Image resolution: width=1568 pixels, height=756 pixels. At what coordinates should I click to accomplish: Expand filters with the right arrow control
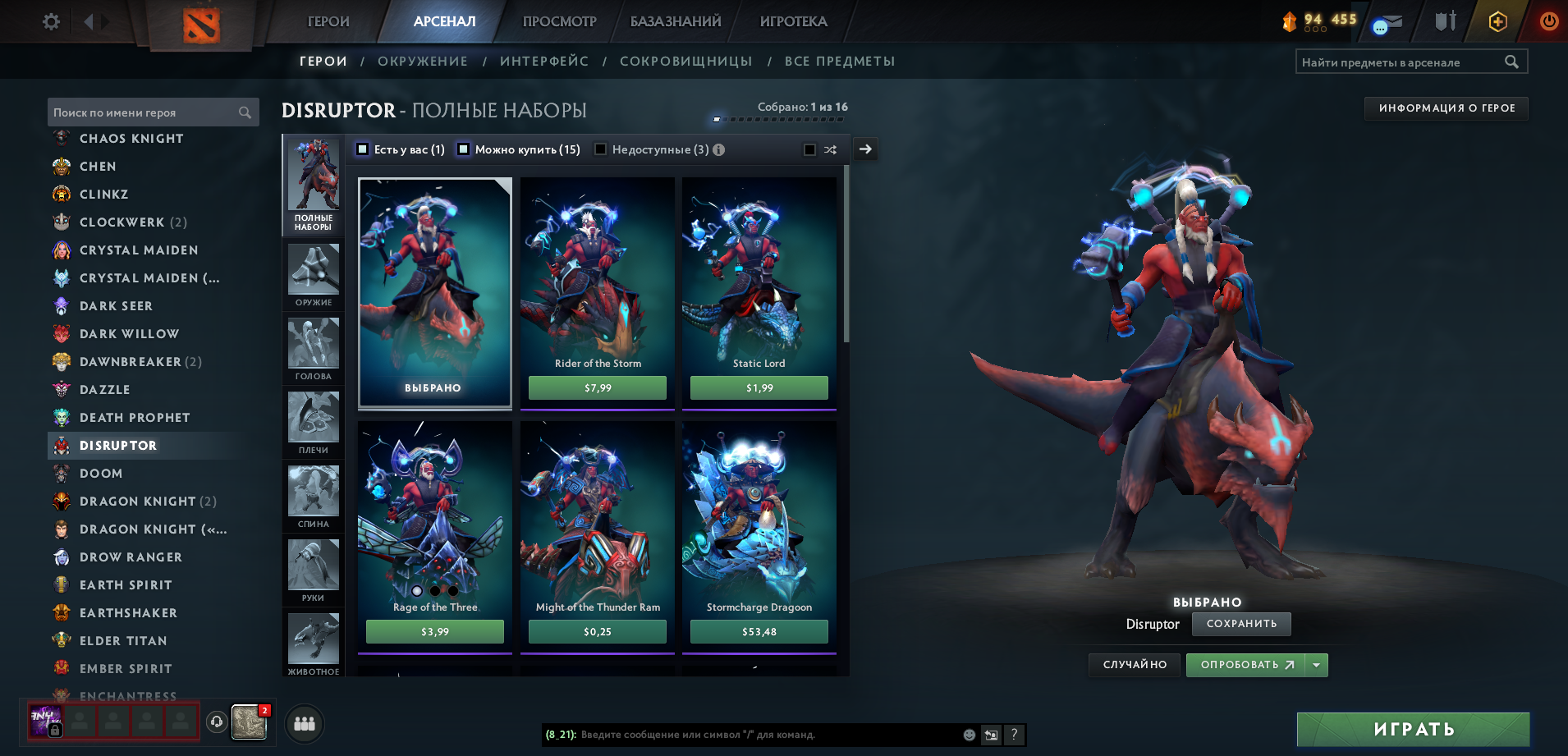click(864, 149)
